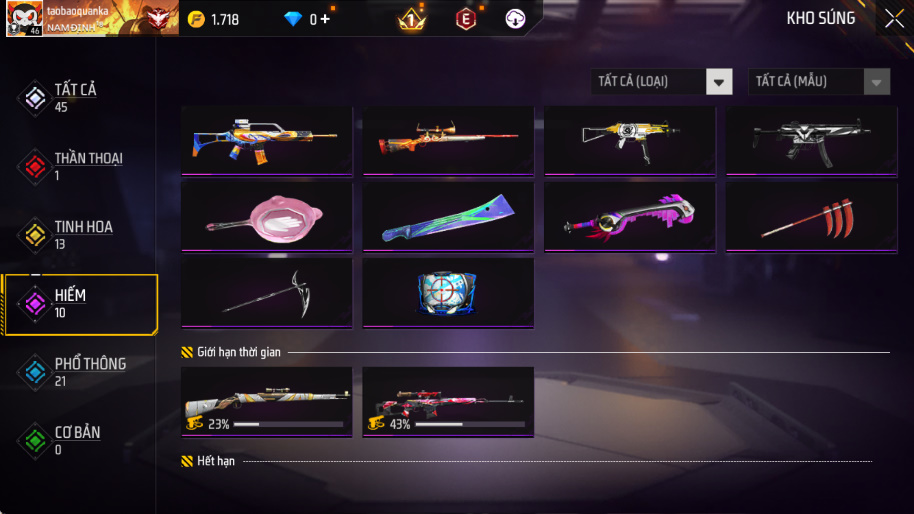Select the blue and orange assault rifle skin

click(267, 140)
